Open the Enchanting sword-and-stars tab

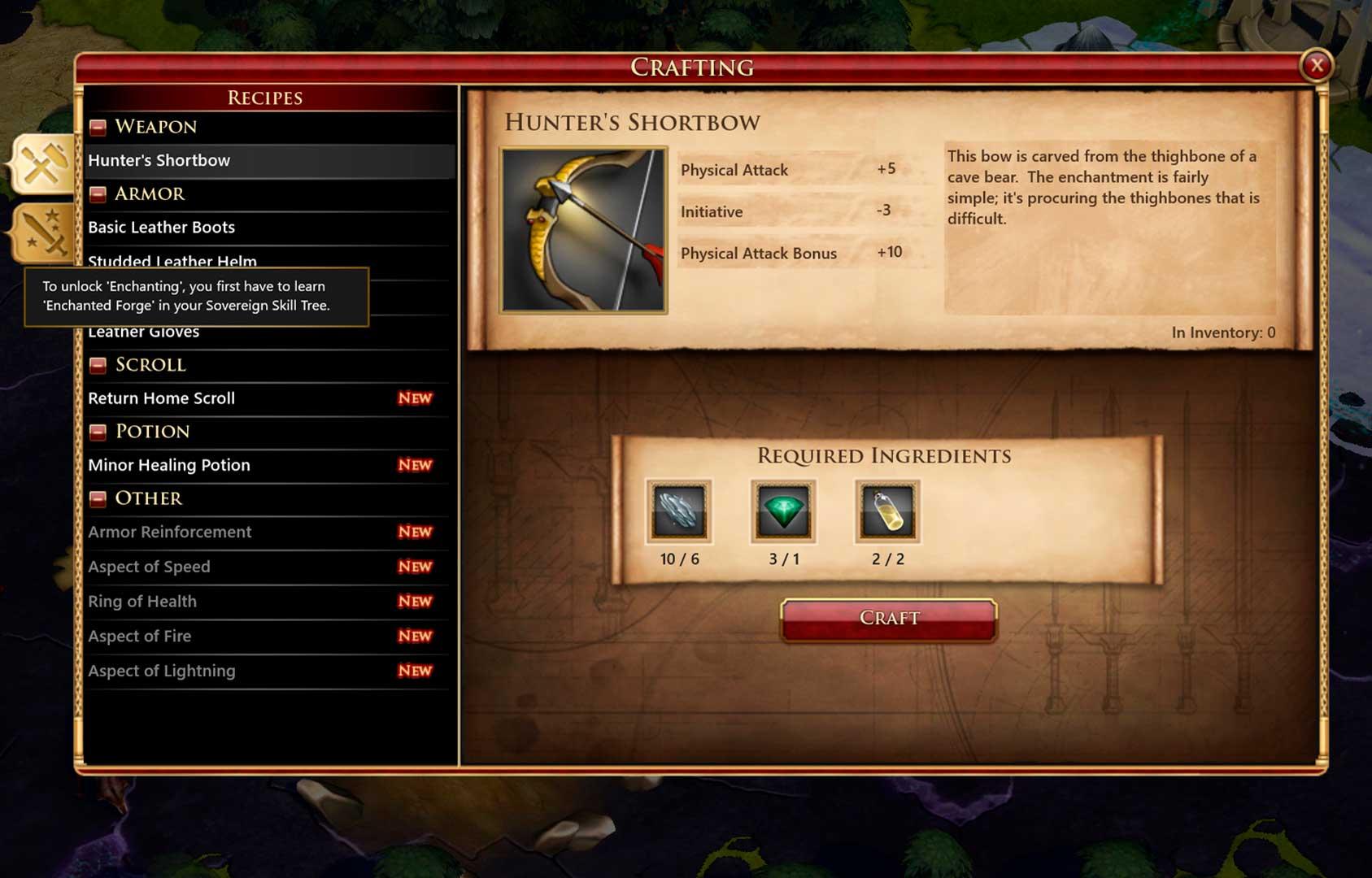pos(44,232)
